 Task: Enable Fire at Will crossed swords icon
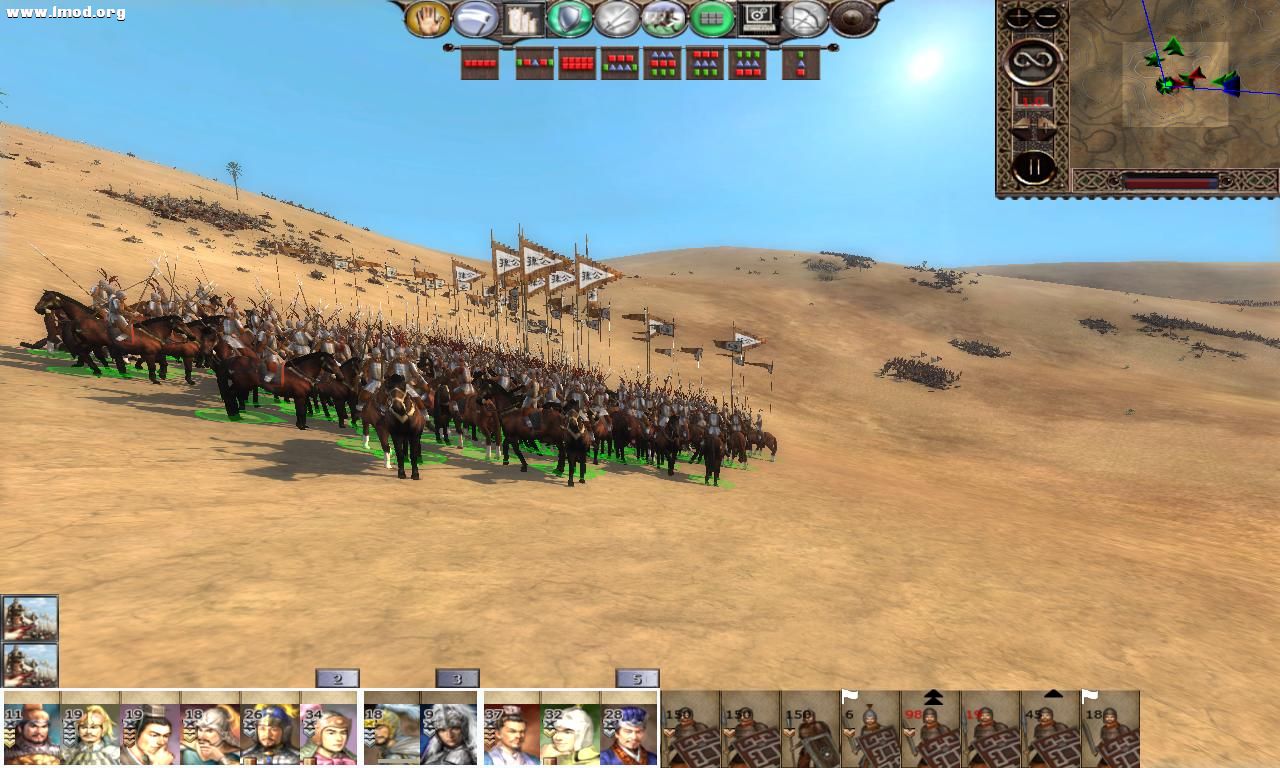pyautogui.click(x=616, y=18)
